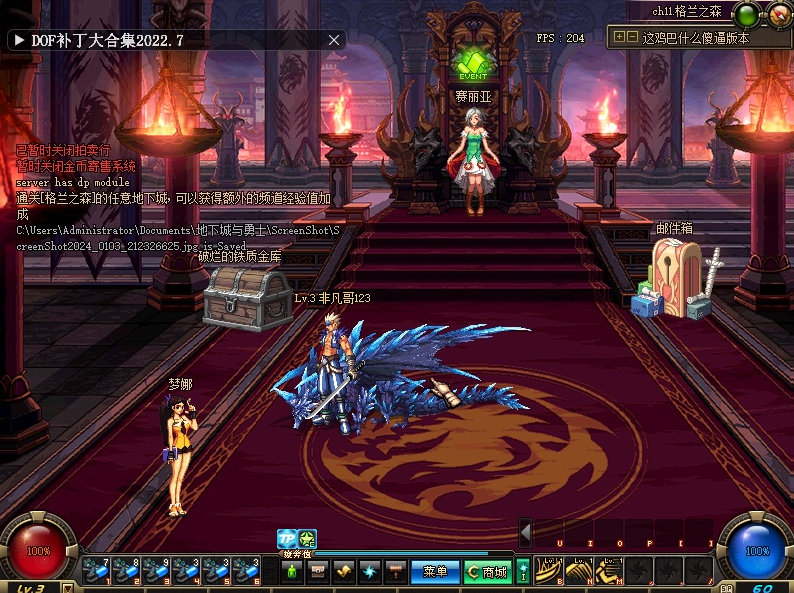Open the yellow scroll quest icon
This screenshot has height=593, width=794.
pos(344,572)
